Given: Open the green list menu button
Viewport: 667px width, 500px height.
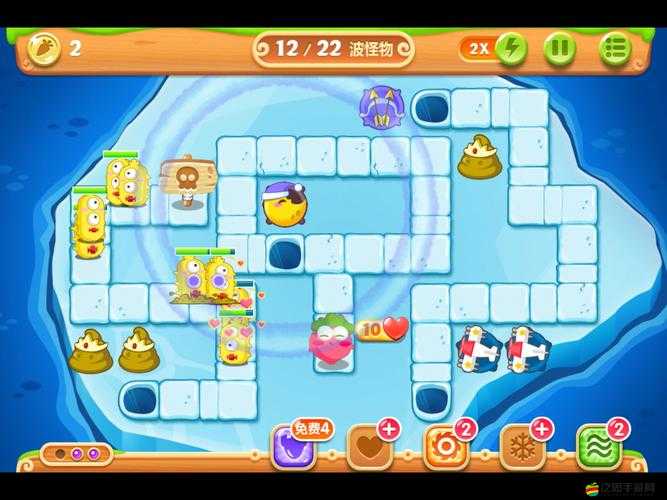Looking at the screenshot, I should pyautogui.click(x=616, y=47).
